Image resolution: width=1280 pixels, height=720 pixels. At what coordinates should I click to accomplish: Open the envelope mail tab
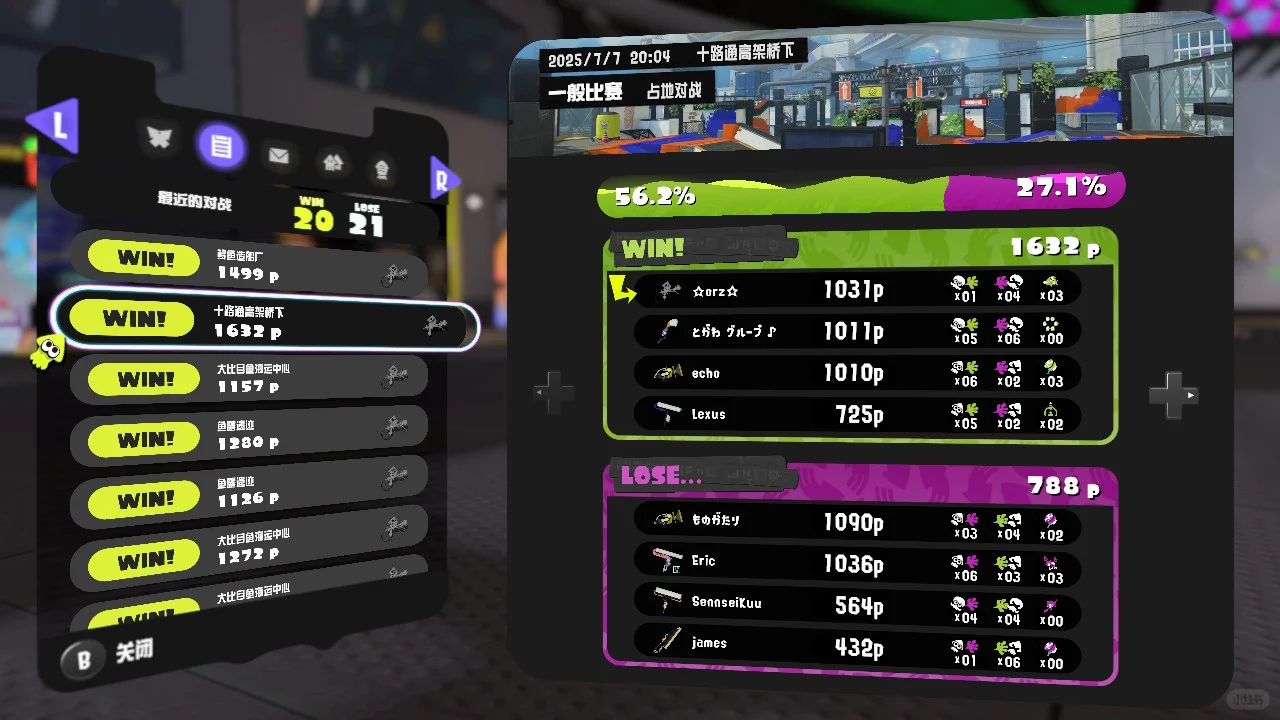click(278, 156)
